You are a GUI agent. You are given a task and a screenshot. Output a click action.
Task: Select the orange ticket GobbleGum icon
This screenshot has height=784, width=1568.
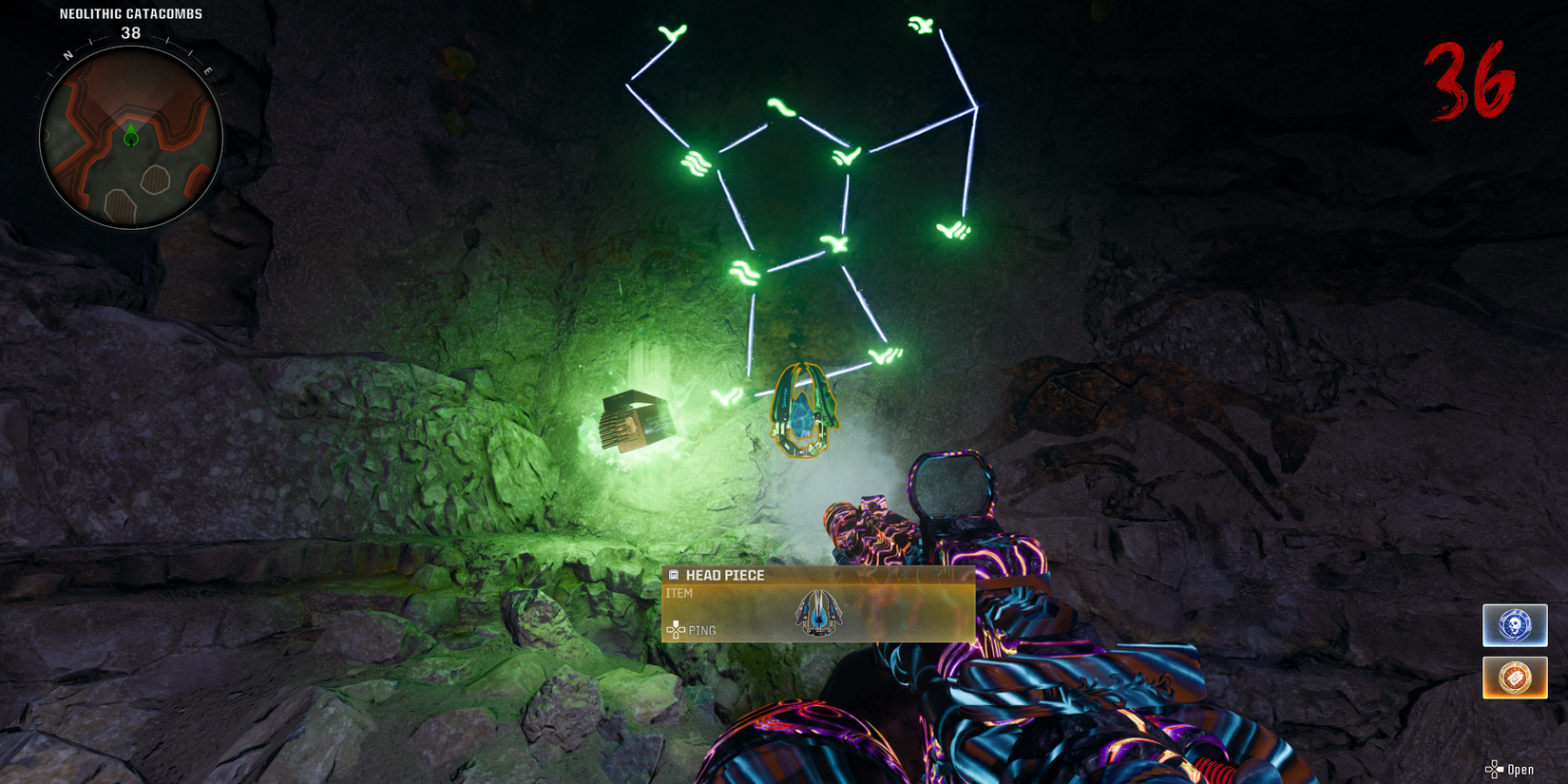tap(1514, 678)
